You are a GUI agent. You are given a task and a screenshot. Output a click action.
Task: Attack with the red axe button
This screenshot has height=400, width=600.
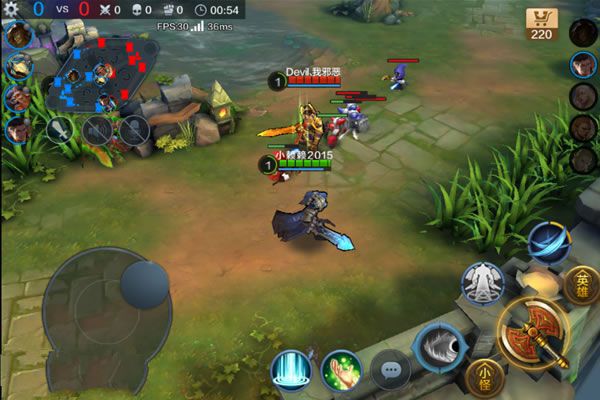click(x=532, y=333)
